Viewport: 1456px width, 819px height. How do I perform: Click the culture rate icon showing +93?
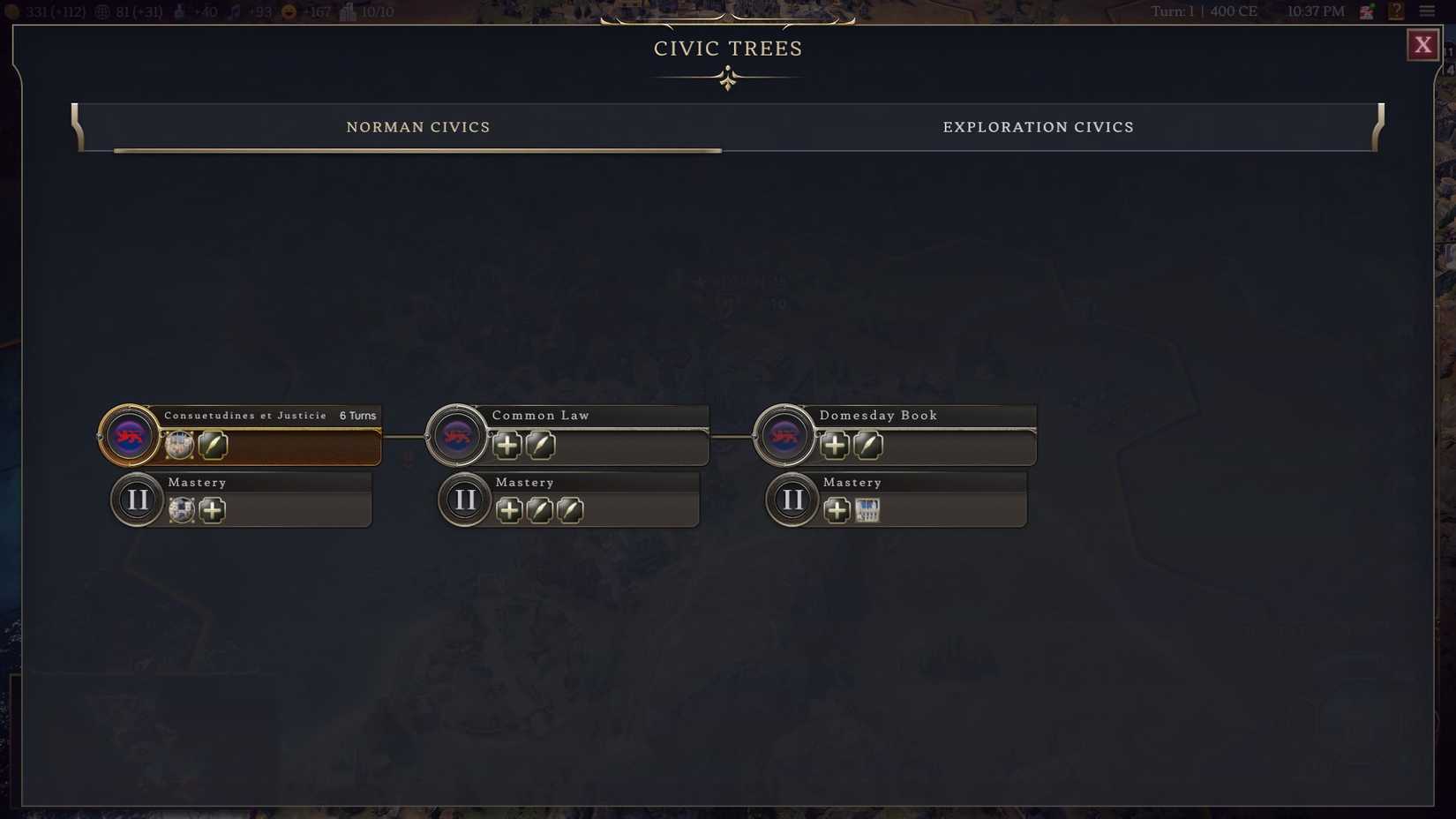coord(235,11)
